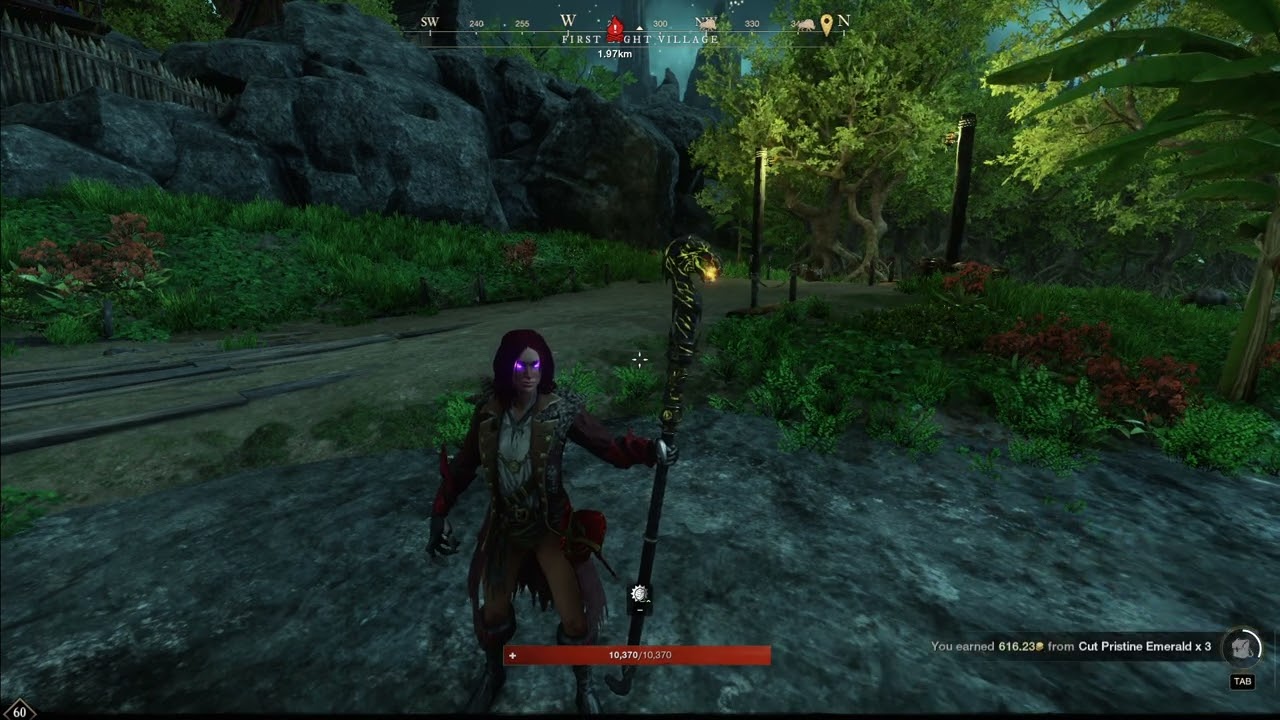Click the Cut Pristine Emerald sale notification
This screenshot has height=720, width=1280.
[x=1071, y=647]
